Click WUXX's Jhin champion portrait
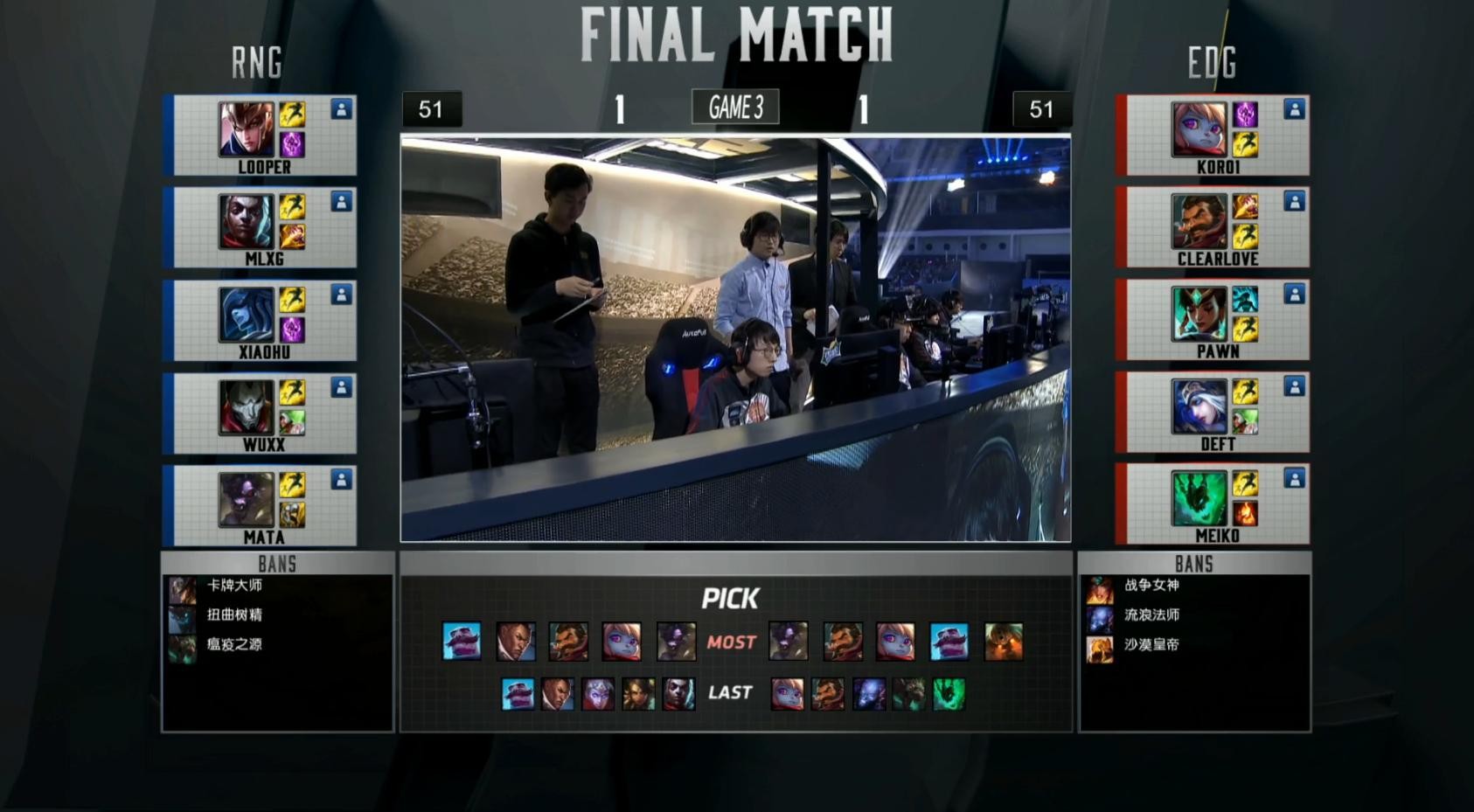Viewport: 1474px width, 812px height. pyautogui.click(x=246, y=406)
